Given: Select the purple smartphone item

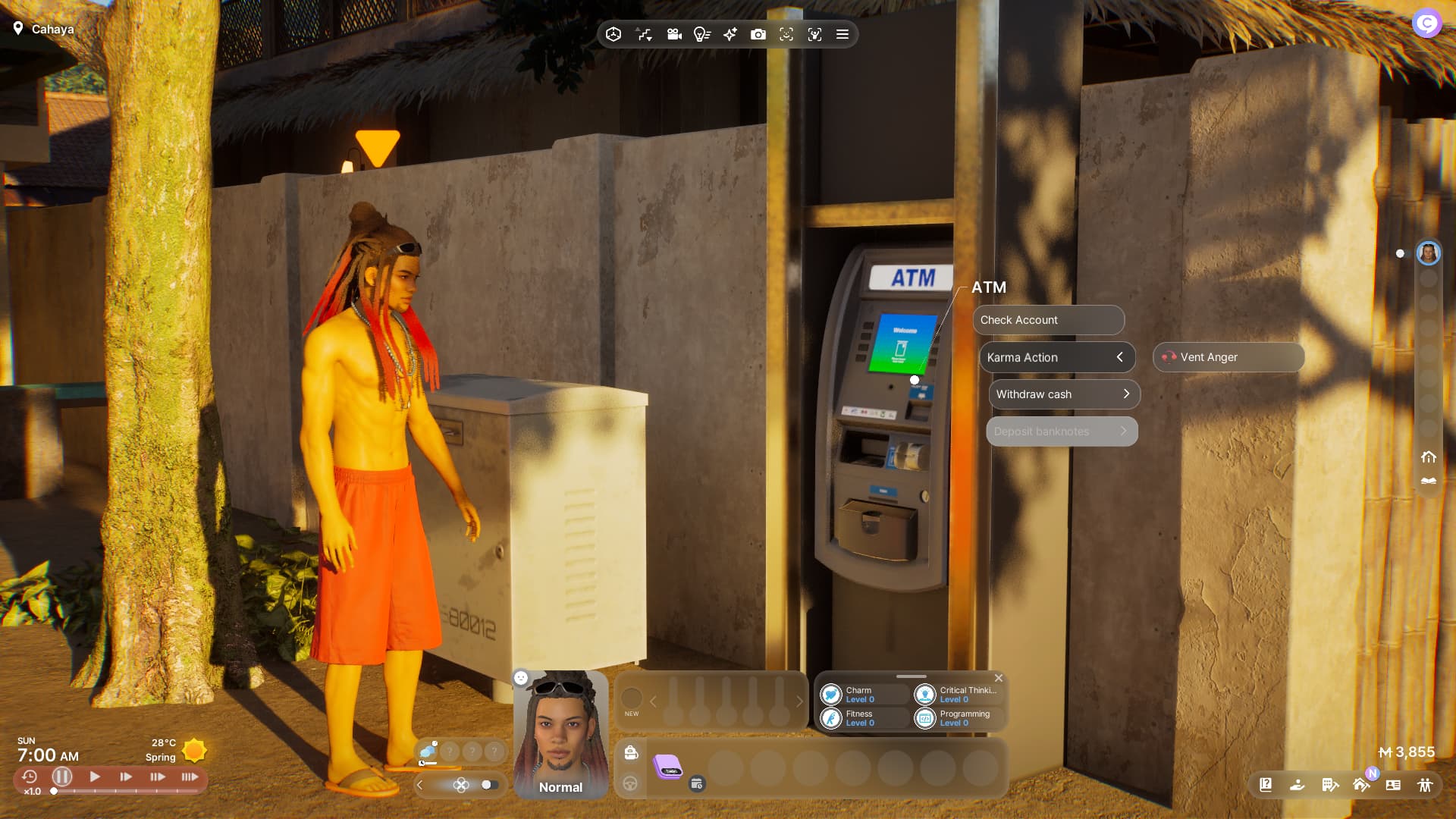Looking at the screenshot, I should click(x=668, y=767).
